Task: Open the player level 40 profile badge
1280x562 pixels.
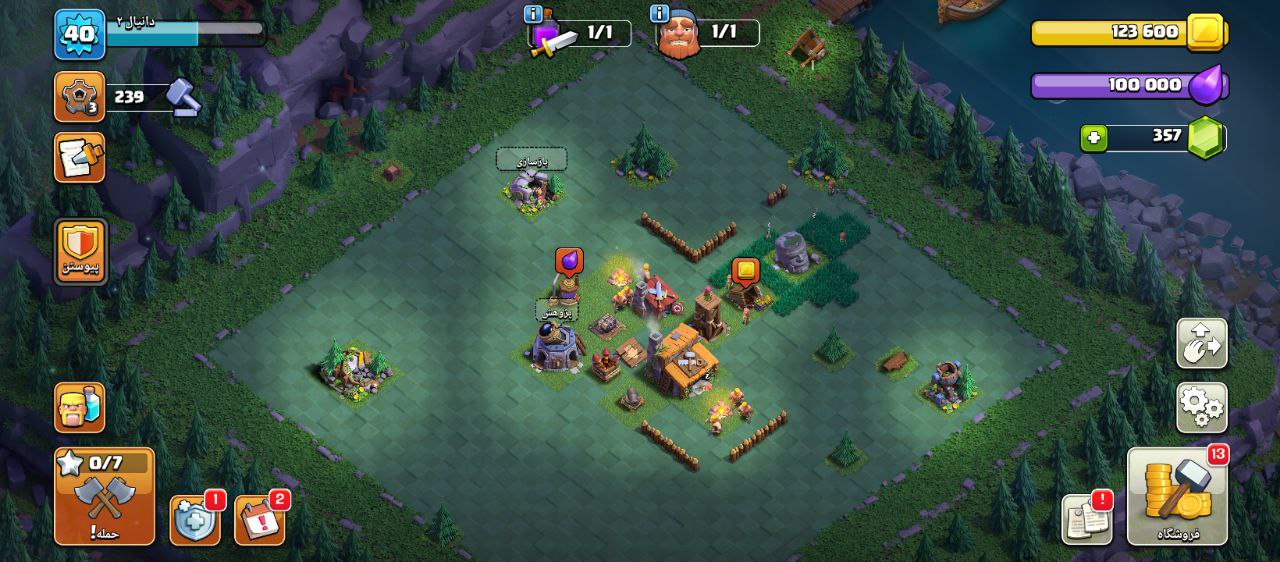Action: point(79,35)
